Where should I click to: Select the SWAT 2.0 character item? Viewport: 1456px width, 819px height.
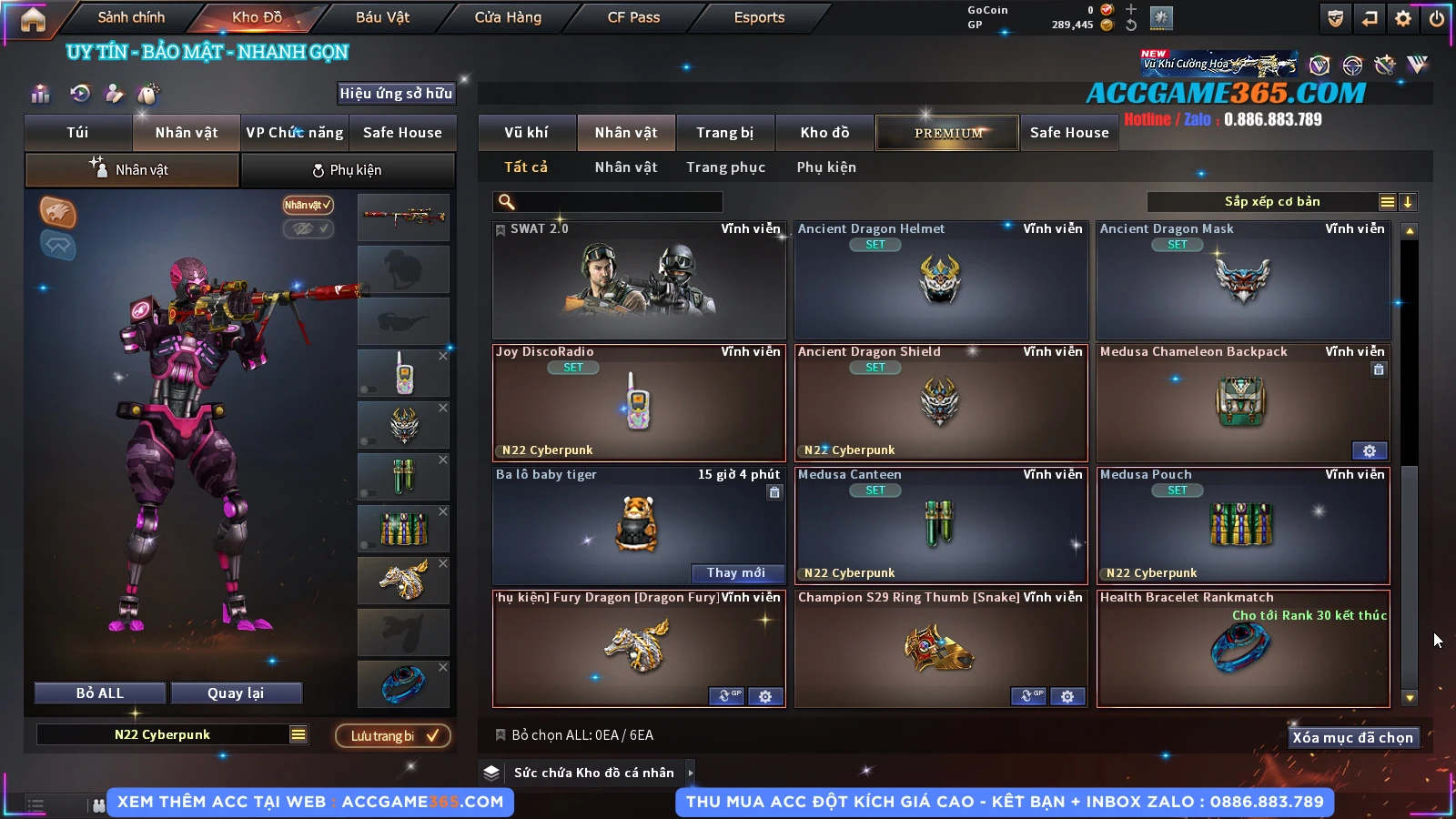(639, 280)
